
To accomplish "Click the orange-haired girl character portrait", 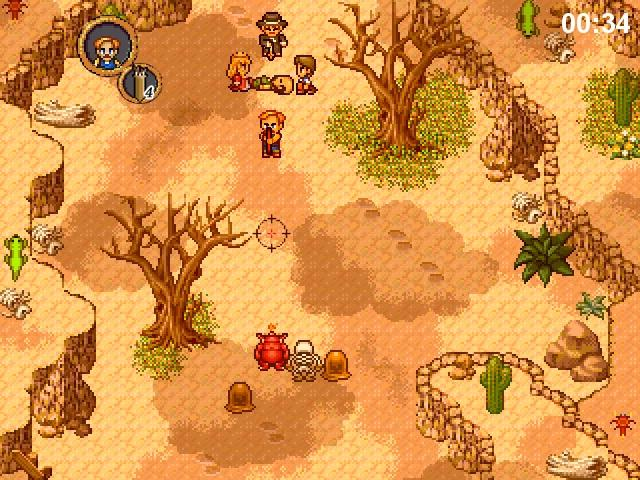I will click(103, 45).
